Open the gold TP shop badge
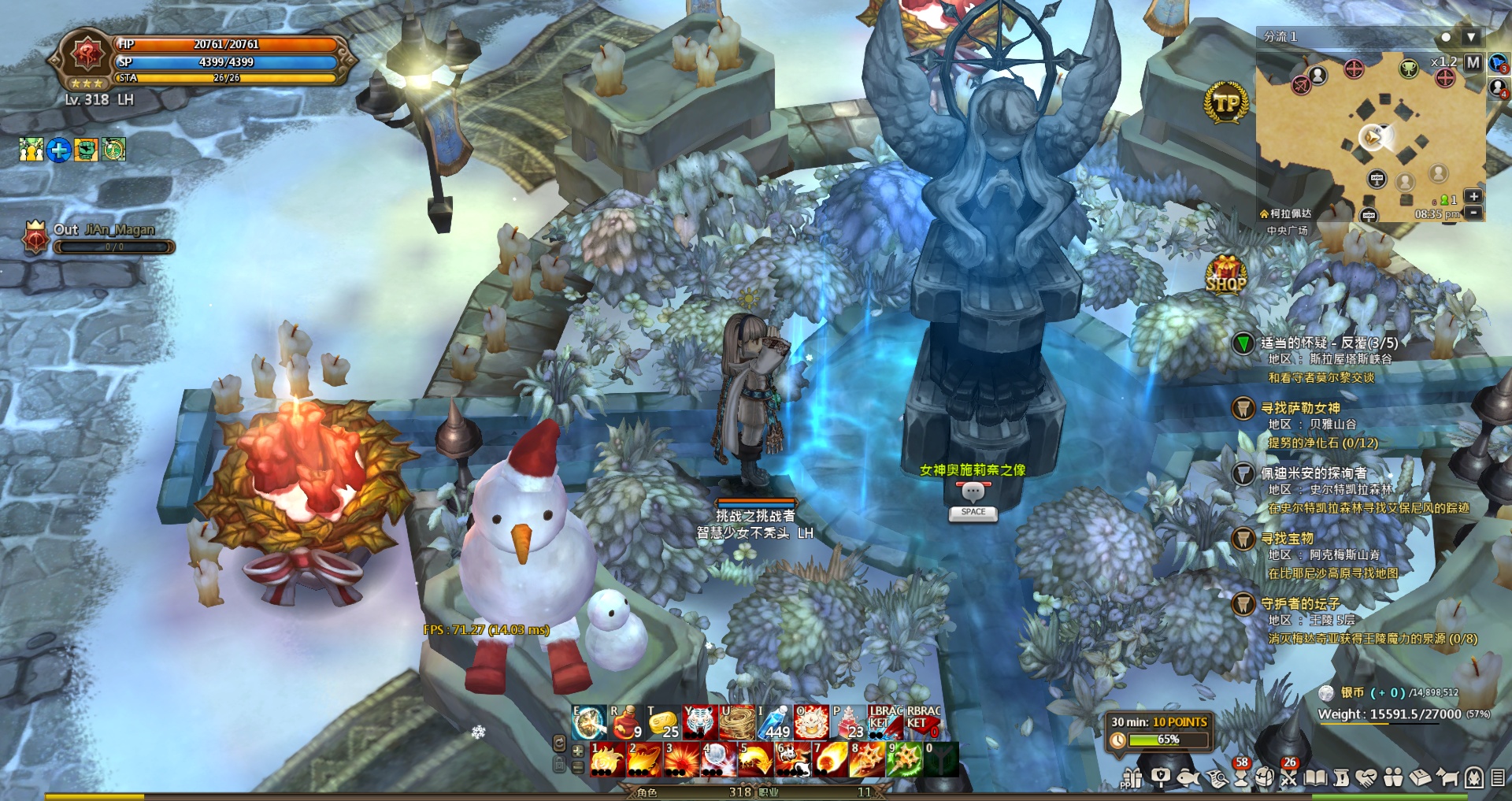 pos(1226,103)
